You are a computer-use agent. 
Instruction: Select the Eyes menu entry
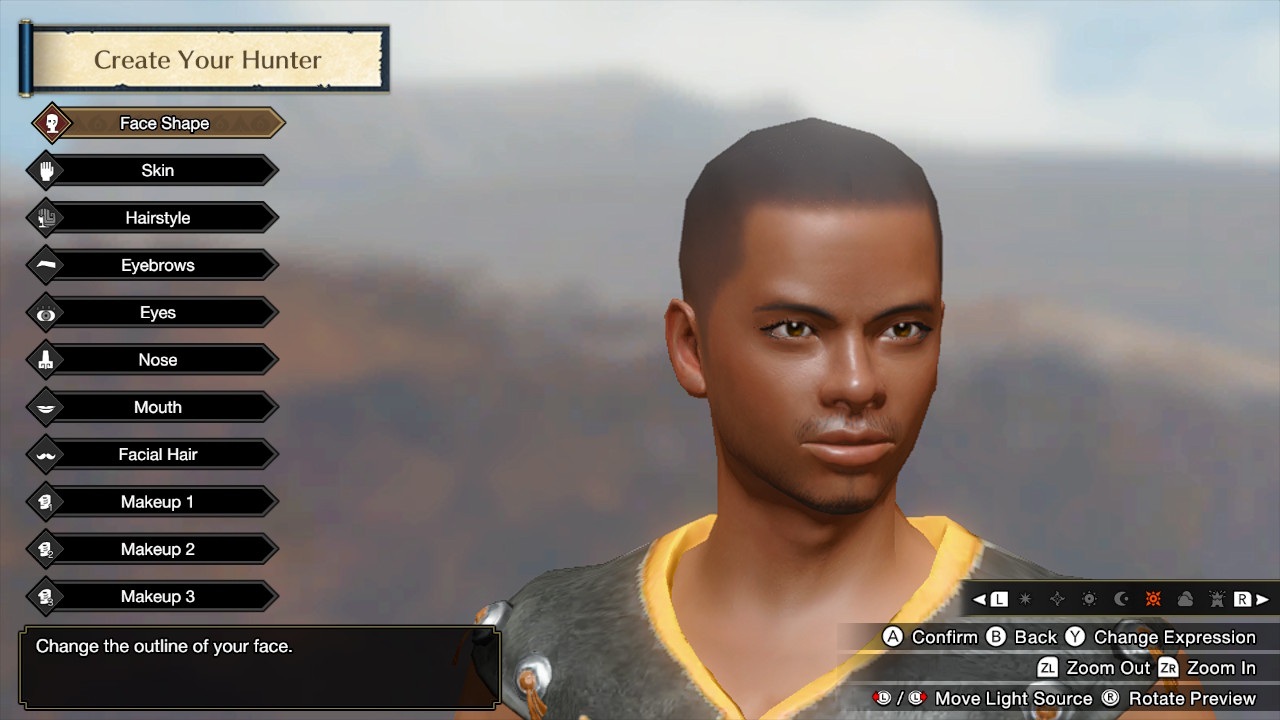pyautogui.click(x=157, y=313)
